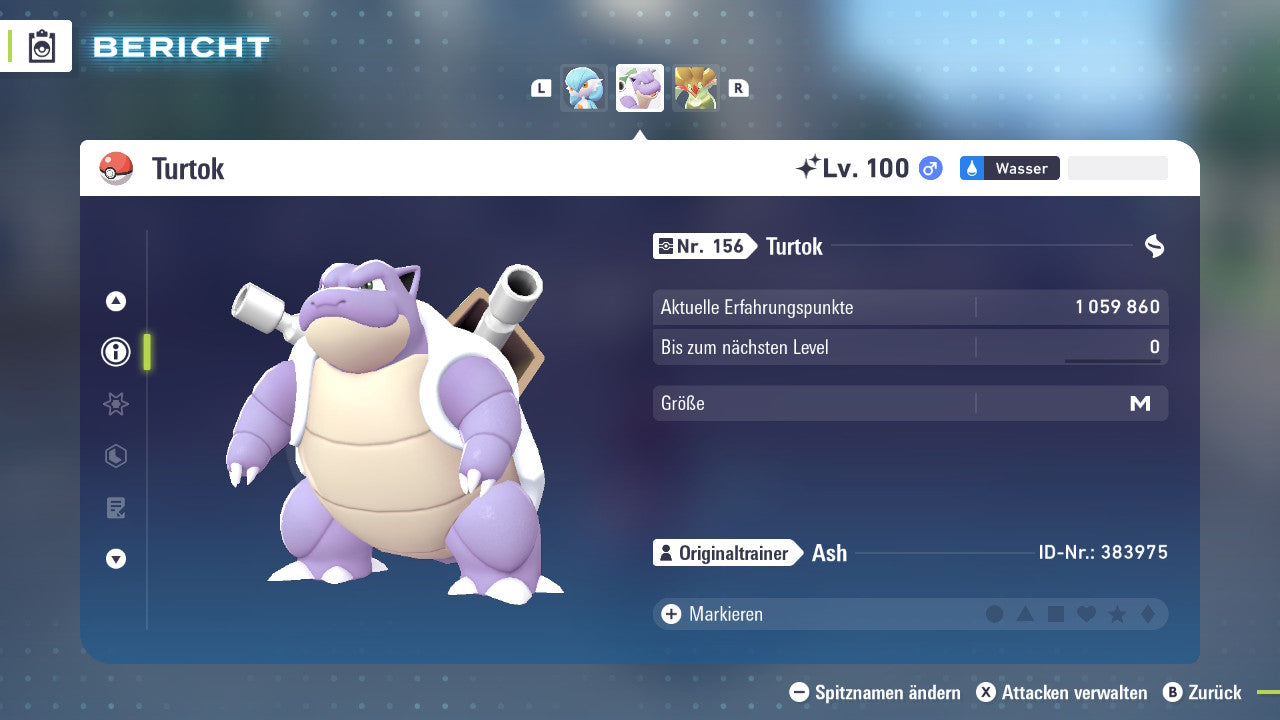1280x720 pixels.
Task: Click the up arrow to change summary page
Action: 116,299
